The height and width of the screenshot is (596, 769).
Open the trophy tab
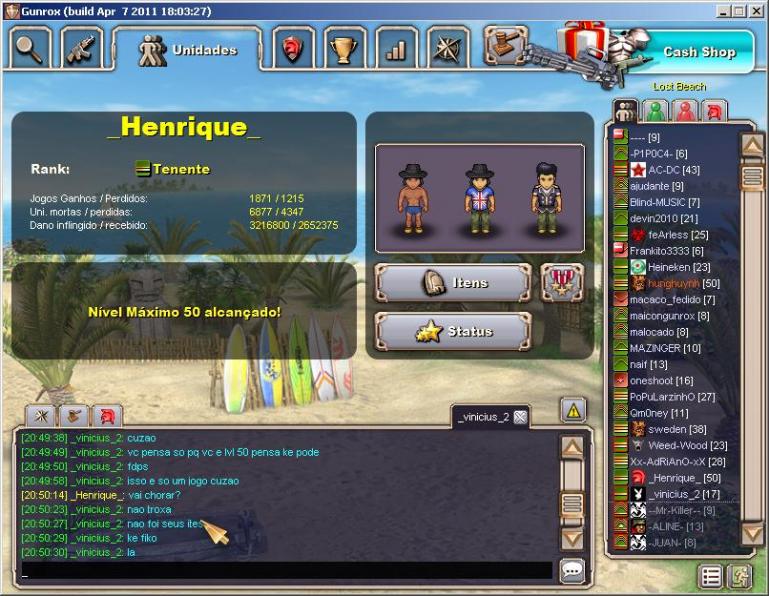[x=344, y=49]
